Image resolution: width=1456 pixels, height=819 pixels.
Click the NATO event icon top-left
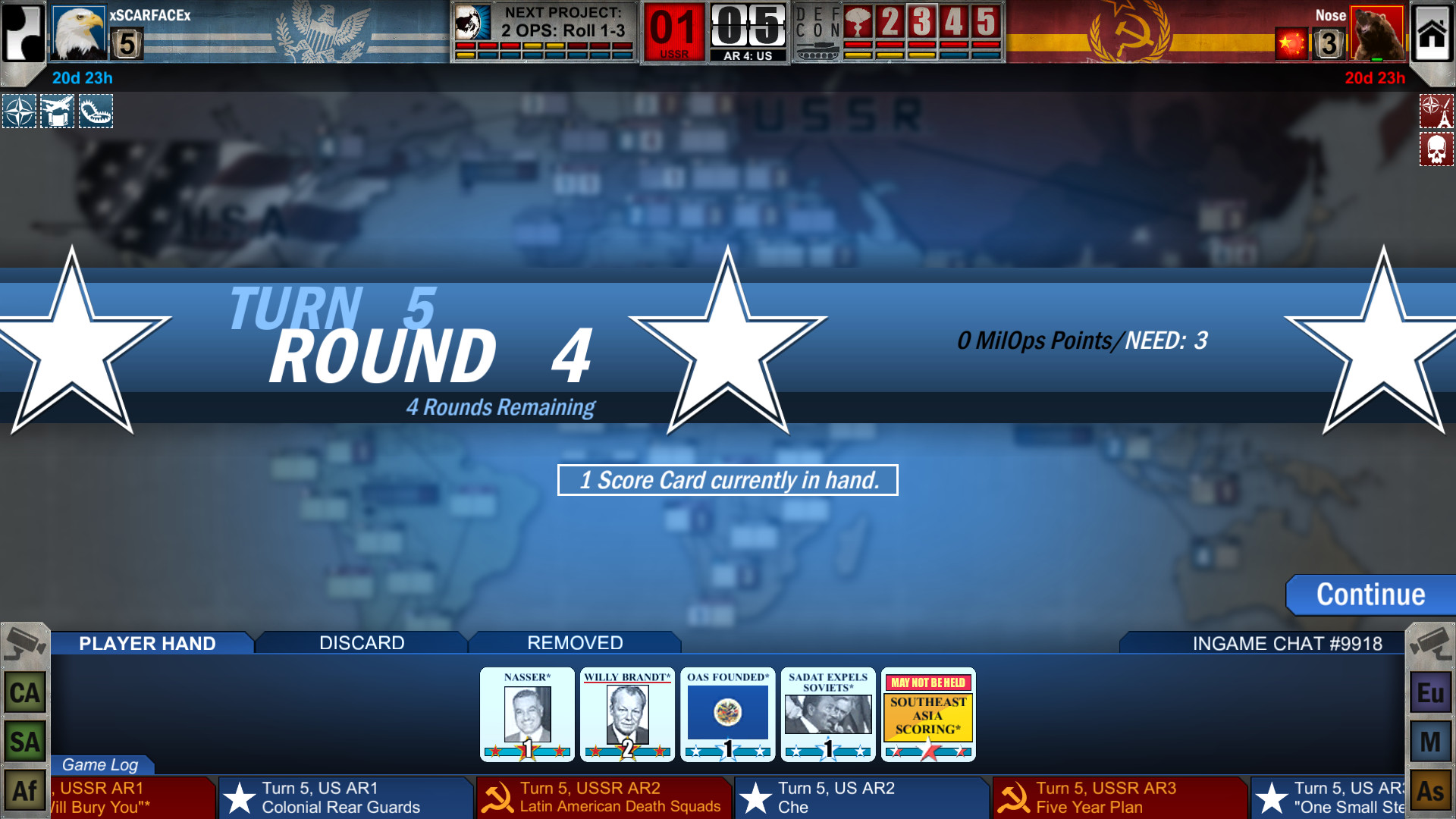[x=19, y=111]
